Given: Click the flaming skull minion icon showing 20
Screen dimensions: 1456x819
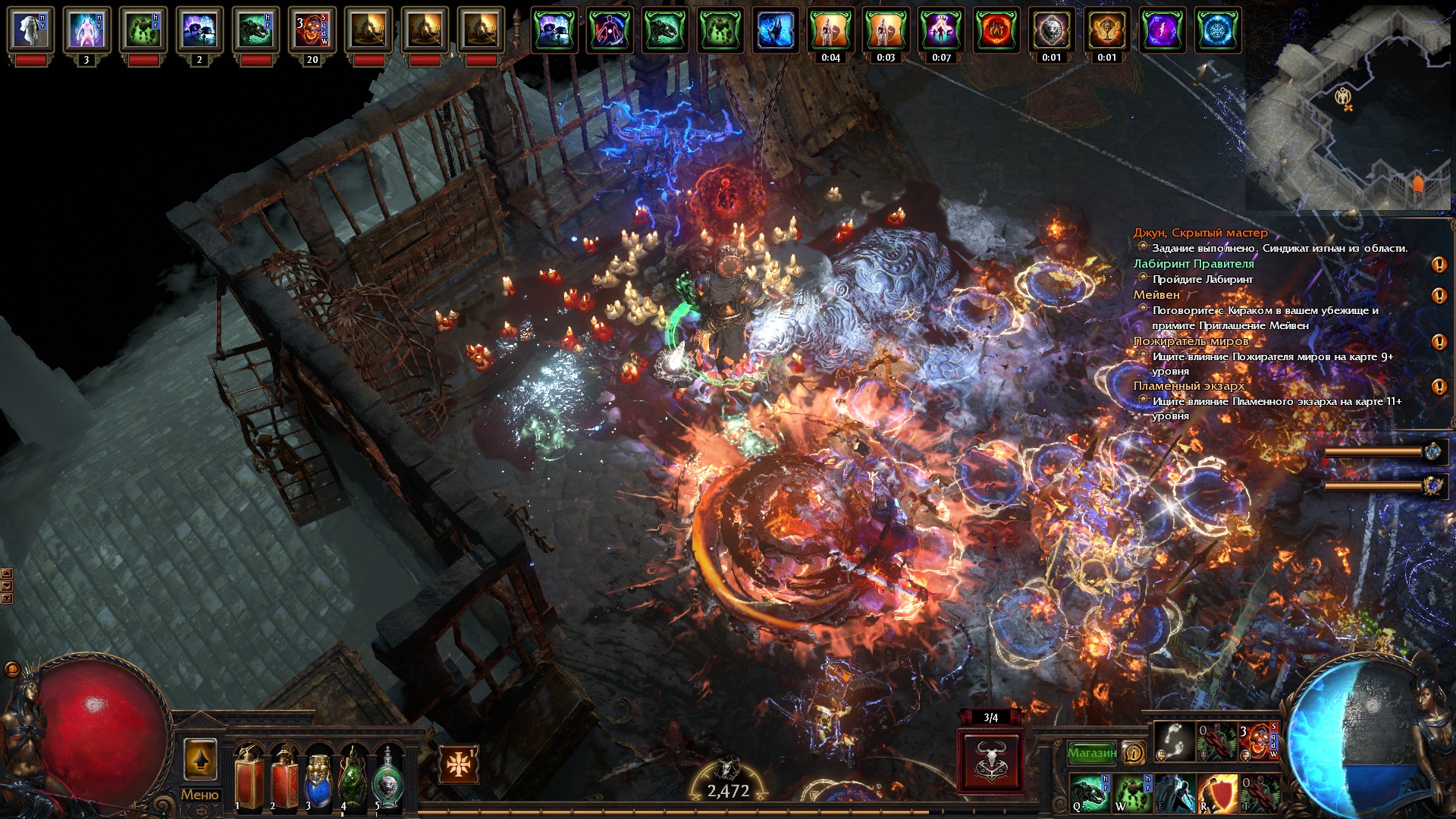Looking at the screenshot, I should click(312, 32).
